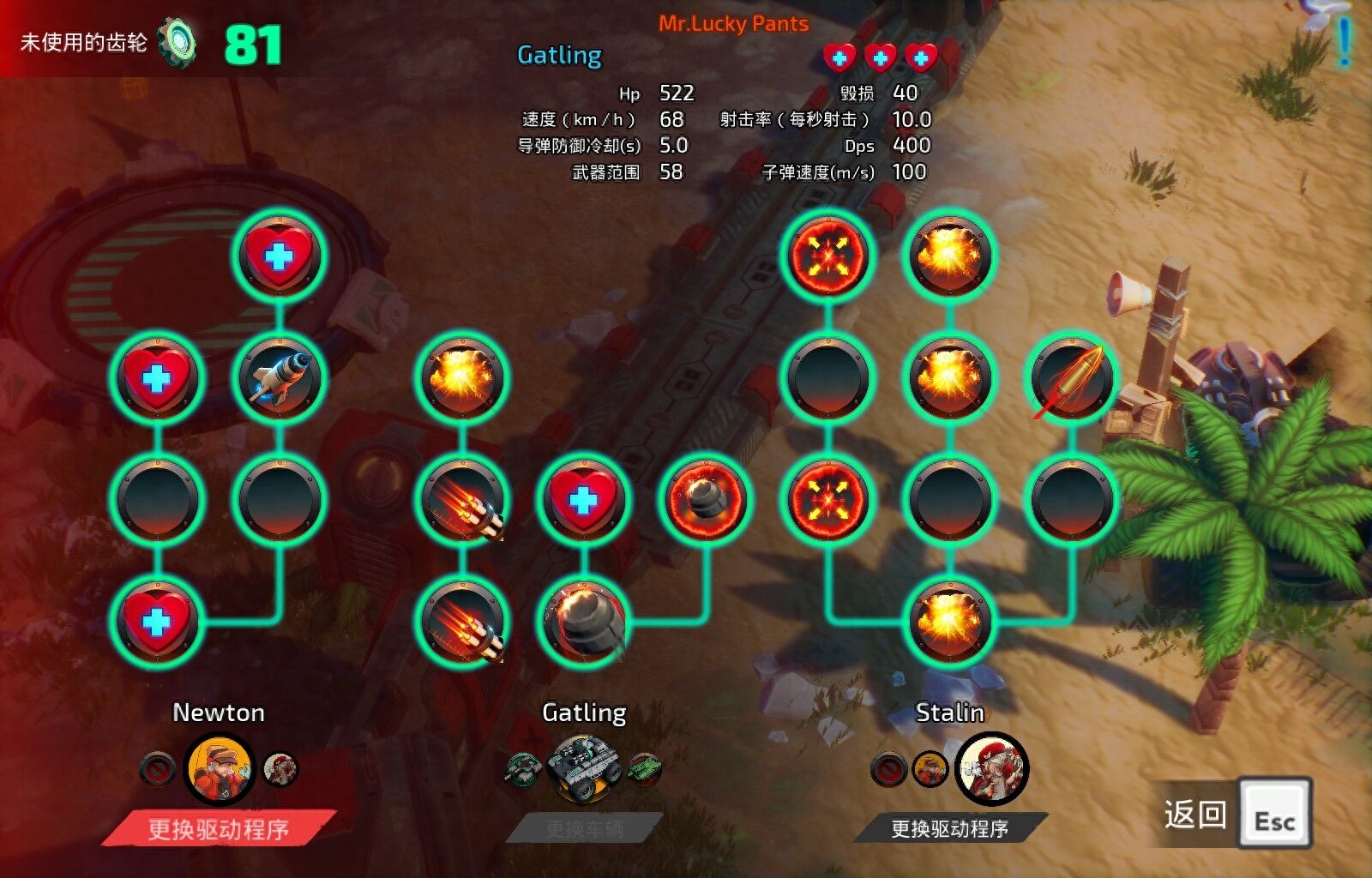
Task: Pick the heart node in Gatling's tree
Action: click(x=583, y=500)
